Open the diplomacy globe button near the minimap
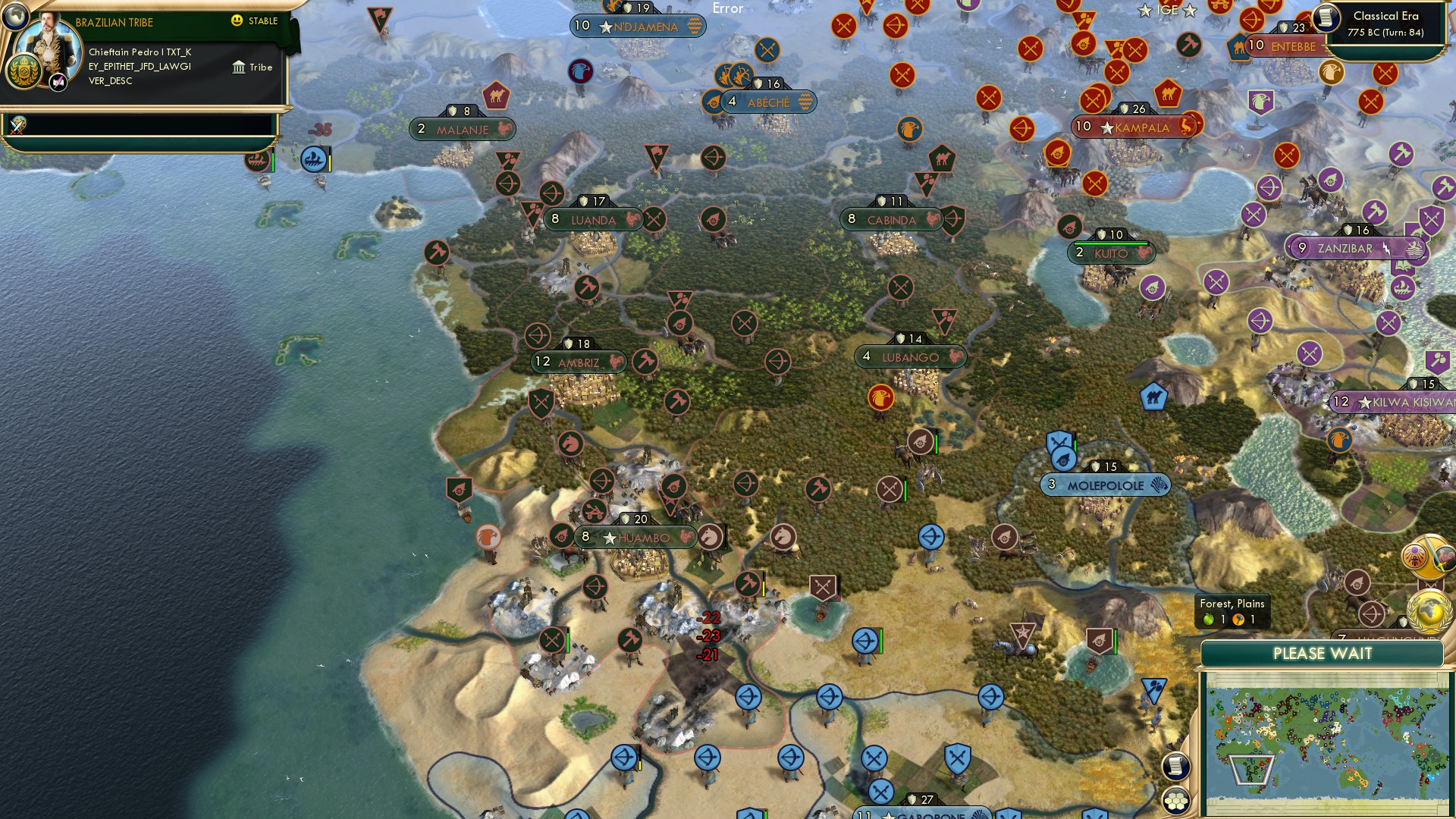Image resolution: width=1456 pixels, height=819 pixels. (1429, 612)
